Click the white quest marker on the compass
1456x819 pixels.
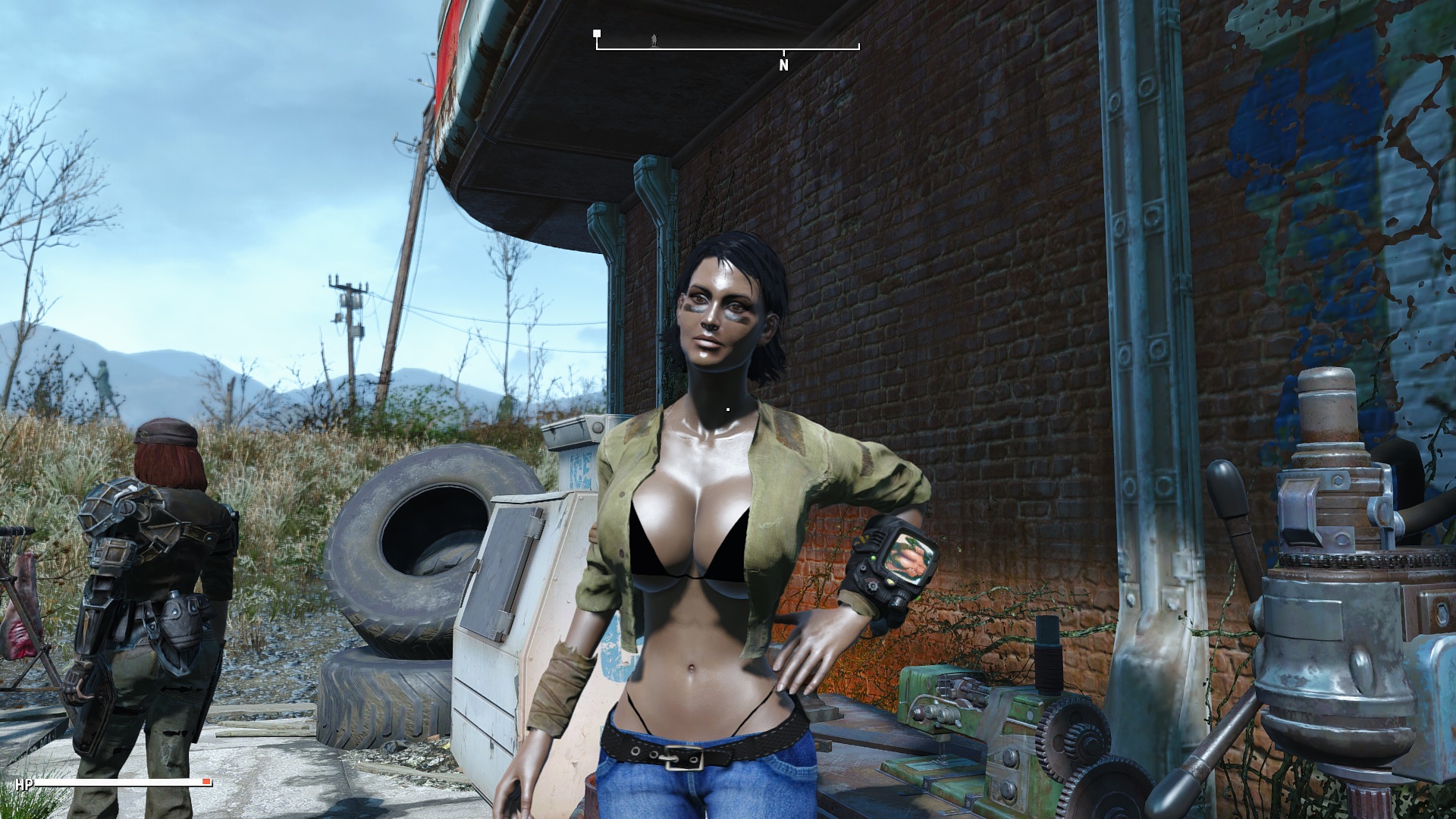pyautogui.click(x=596, y=33)
